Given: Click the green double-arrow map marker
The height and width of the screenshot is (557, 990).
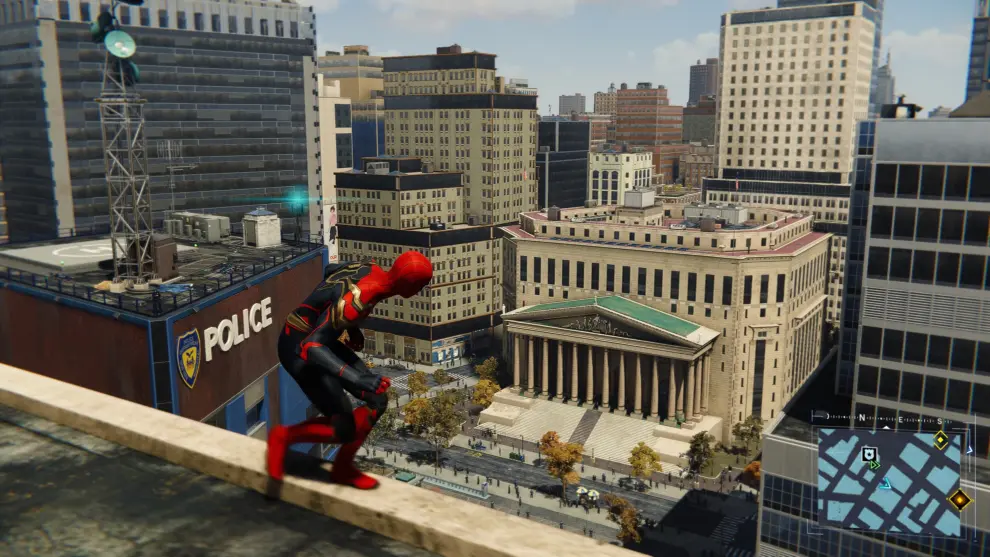Looking at the screenshot, I should [874, 465].
